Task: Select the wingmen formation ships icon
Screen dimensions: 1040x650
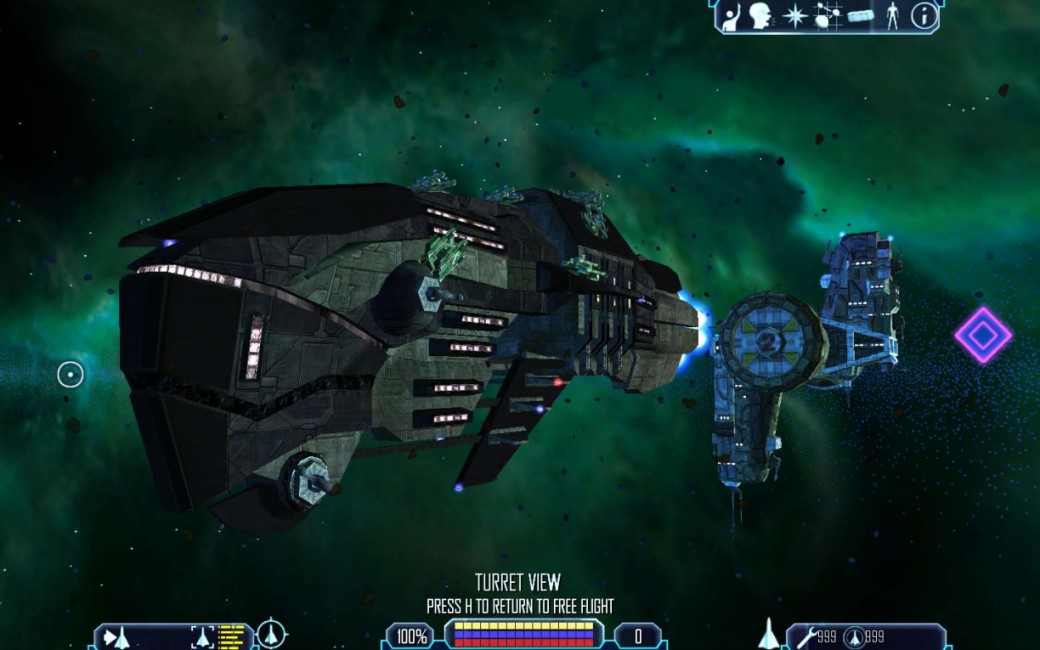Action: [116, 636]
